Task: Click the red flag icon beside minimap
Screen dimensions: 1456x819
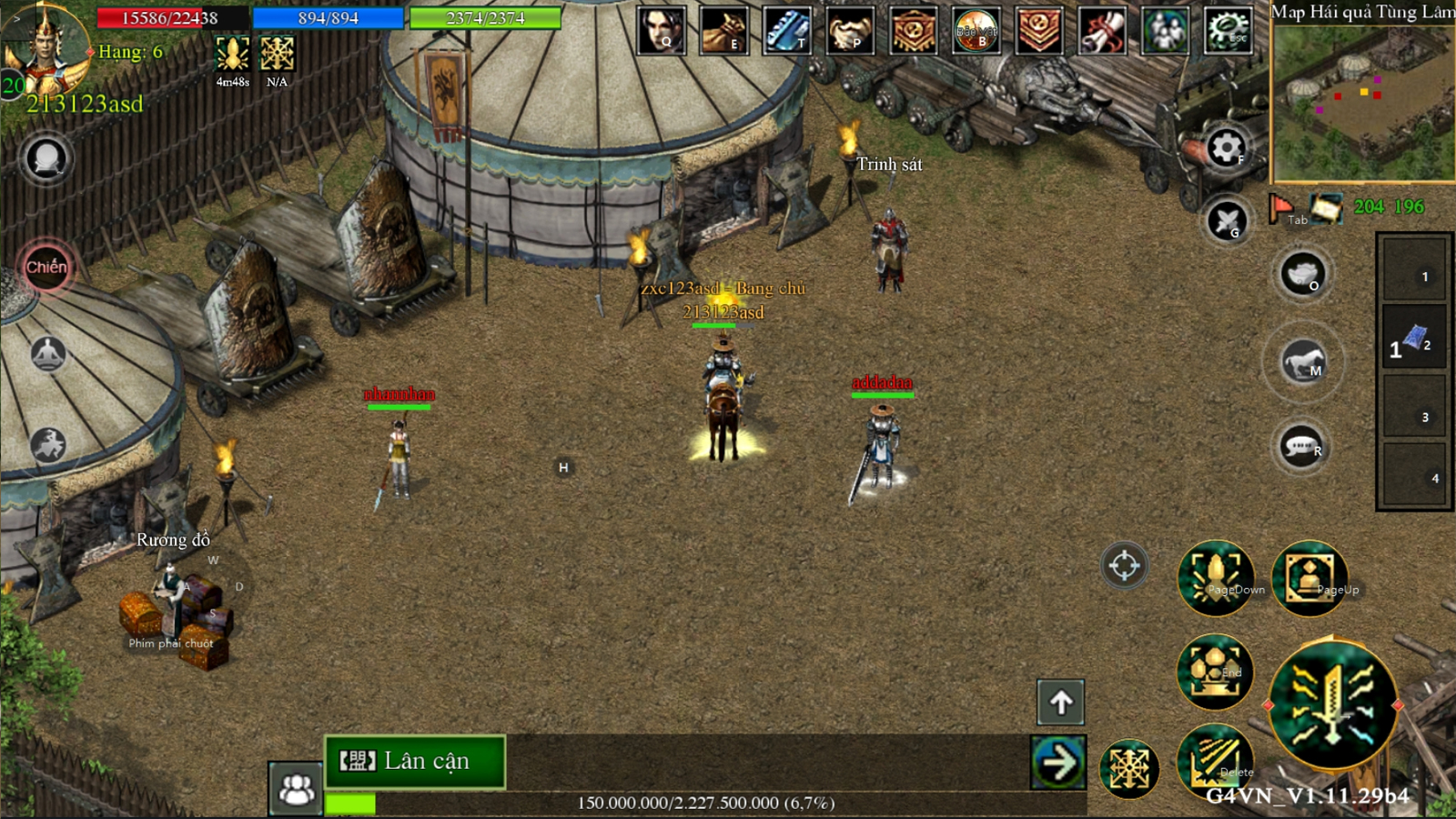Action: pos(1281,207)
